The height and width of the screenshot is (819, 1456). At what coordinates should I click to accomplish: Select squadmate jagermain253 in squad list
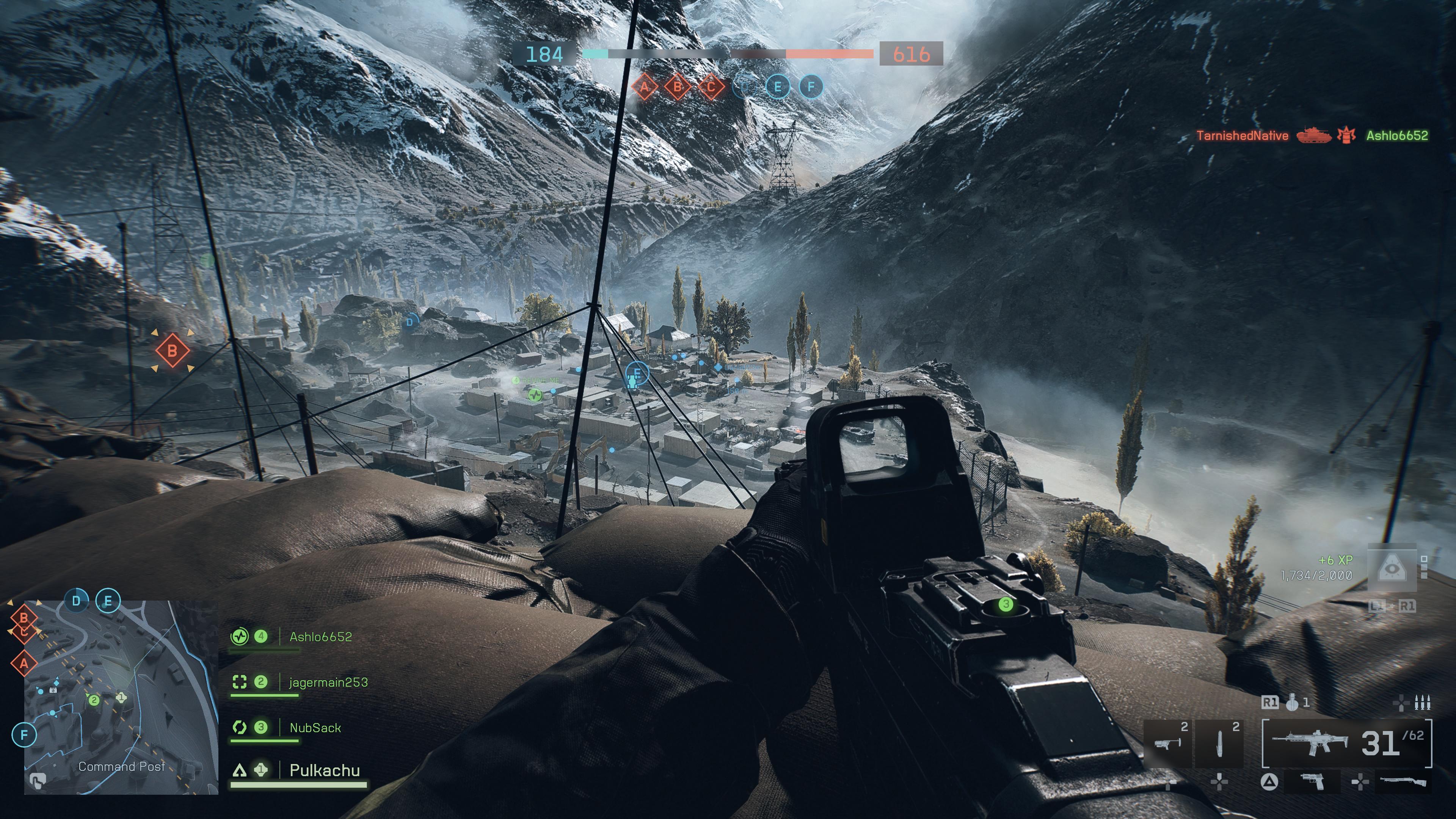[328, 682]
